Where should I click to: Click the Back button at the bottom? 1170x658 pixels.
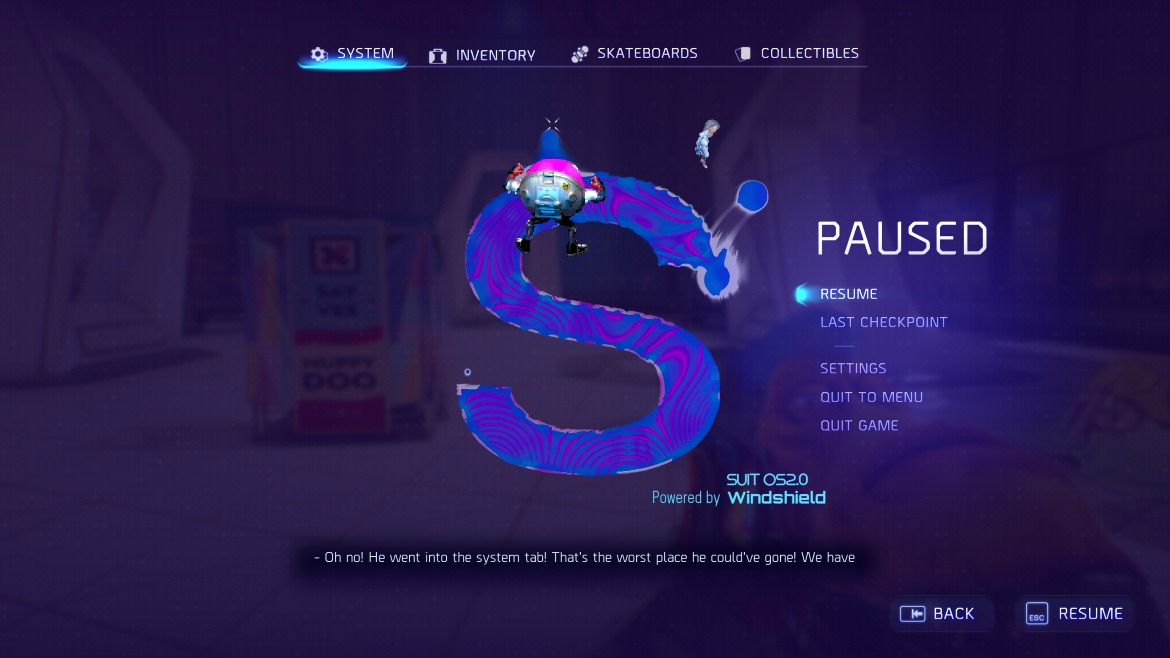point(938,614)
